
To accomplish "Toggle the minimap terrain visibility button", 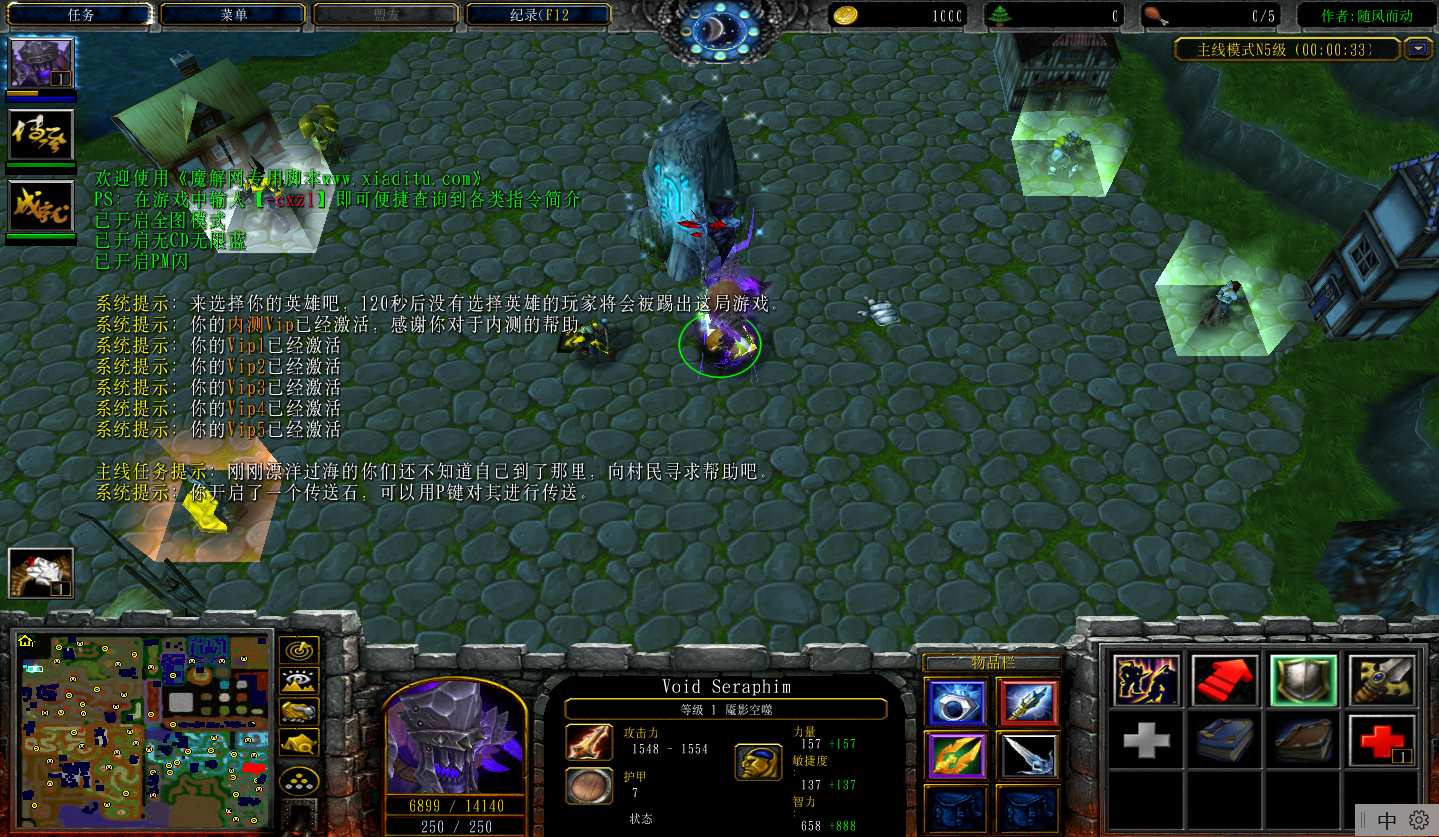I will [298, 681].
